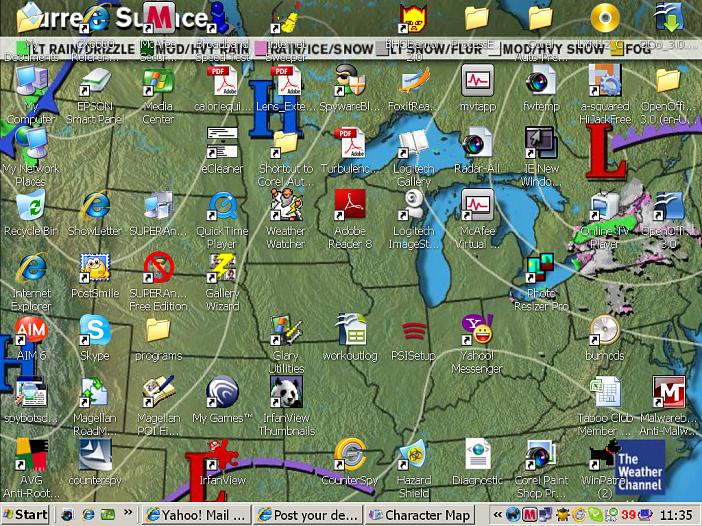Open the Windows Start menu
Screen dimensions: 702x526
(26, 515)
